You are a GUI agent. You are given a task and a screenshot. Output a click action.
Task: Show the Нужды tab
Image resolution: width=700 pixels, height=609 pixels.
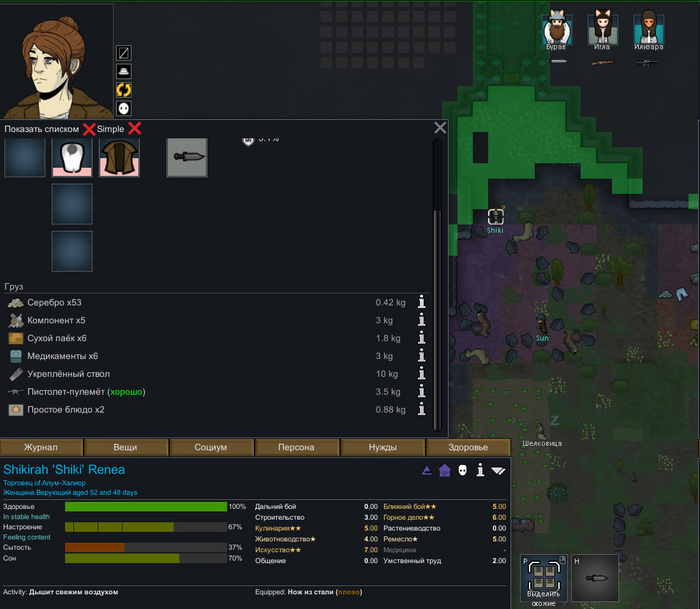[382, 447]
